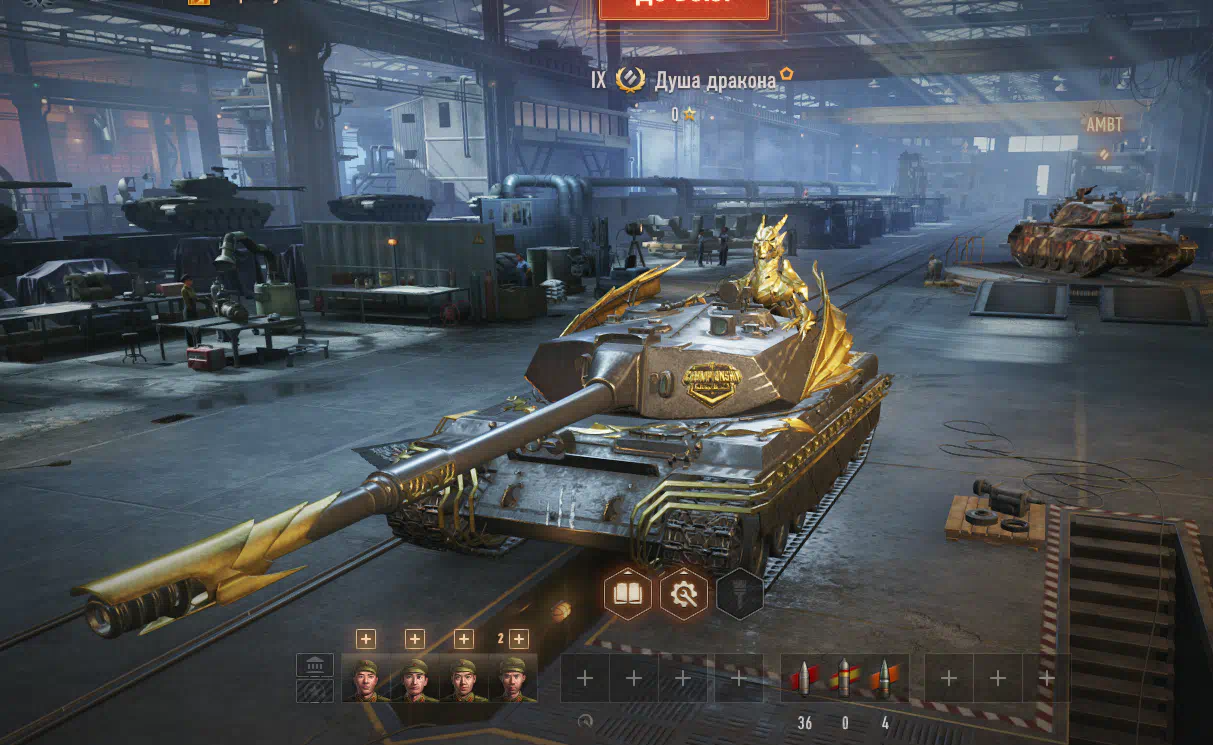Open the gear and wrench hexagon button
This screenshot has width=1213, height=745.
[x=684, y=595]
